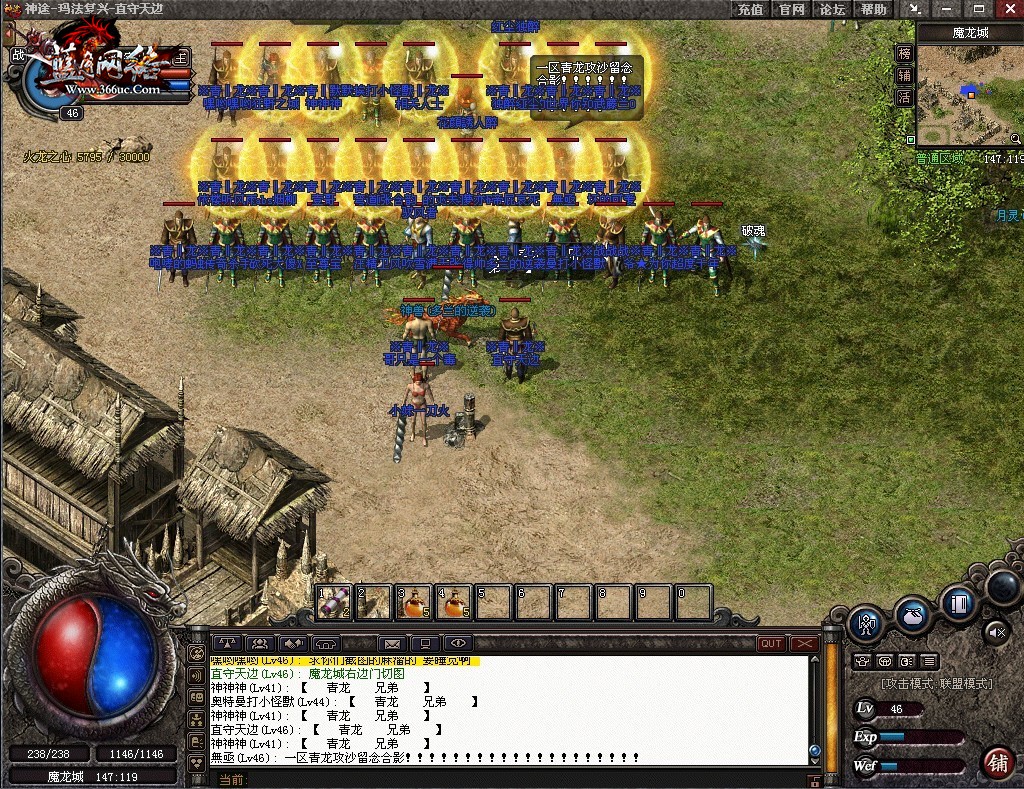Viewport: 1024px width, 789px height.
Task: Open the 活 activity button
Action: click(x=904, y=98)
